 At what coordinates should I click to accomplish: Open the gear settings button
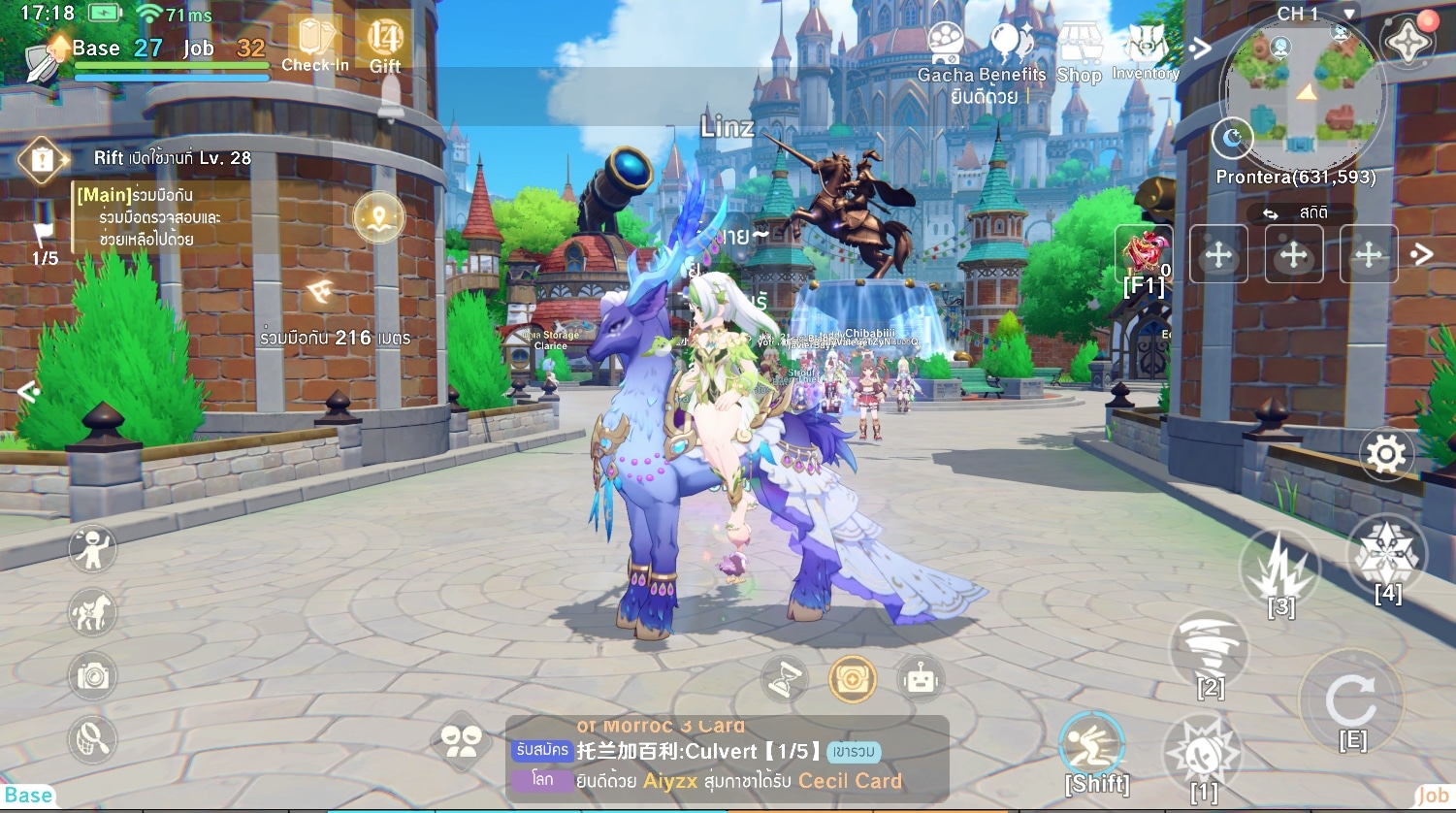pyautogui.click(x=1385, y=454)
